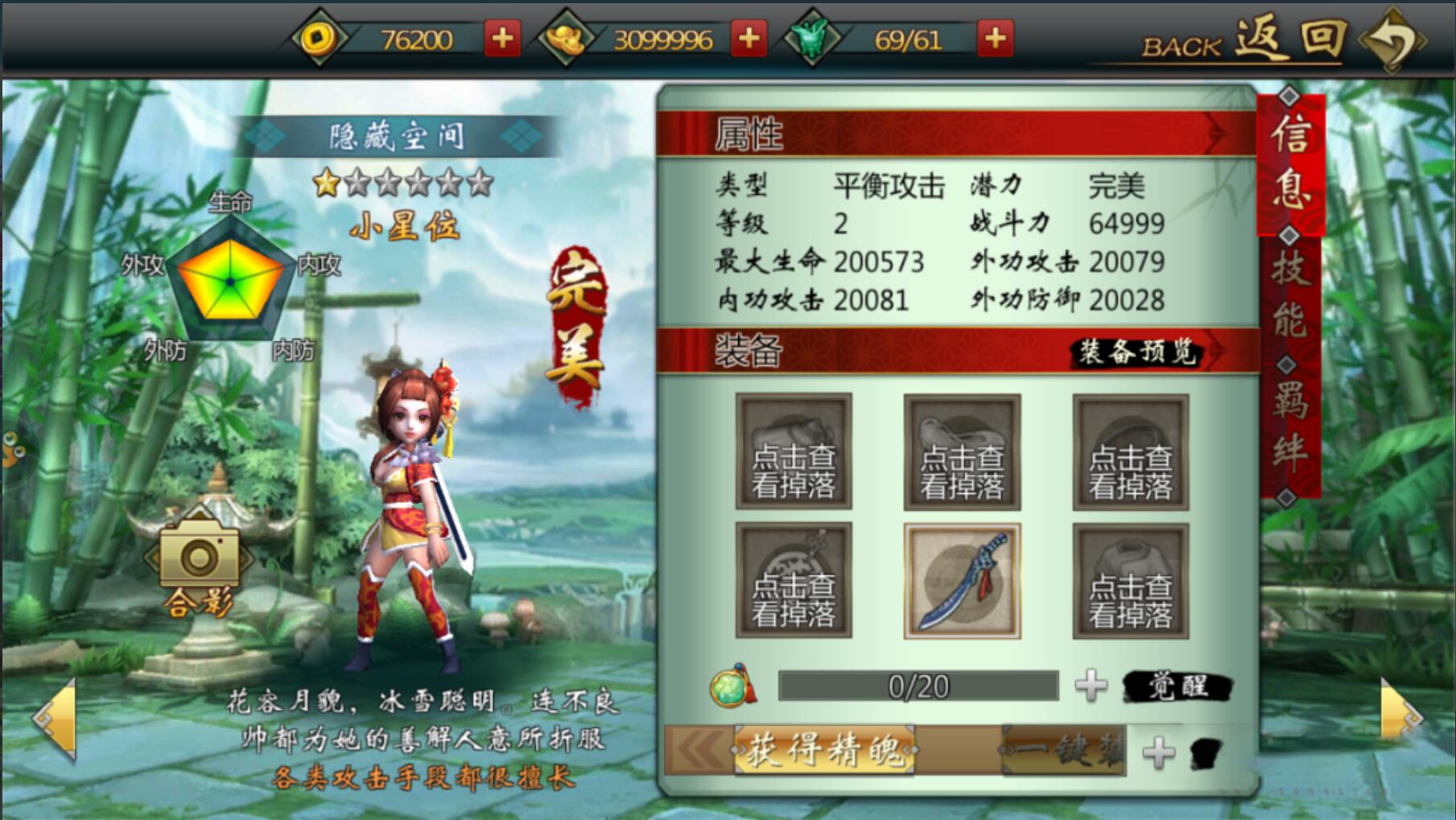Screen dimensions: 1456x820
Task: Click the 0/20 progress bar
Action: coord(918,686)
